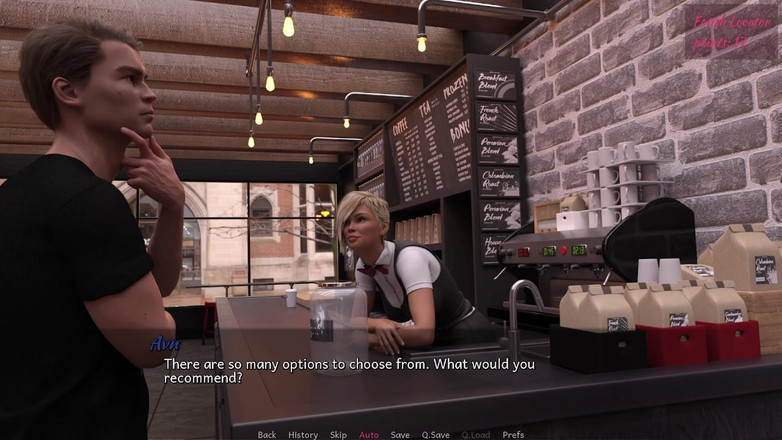
Task: Quick save with Q.Save
Action: (435, 435)
